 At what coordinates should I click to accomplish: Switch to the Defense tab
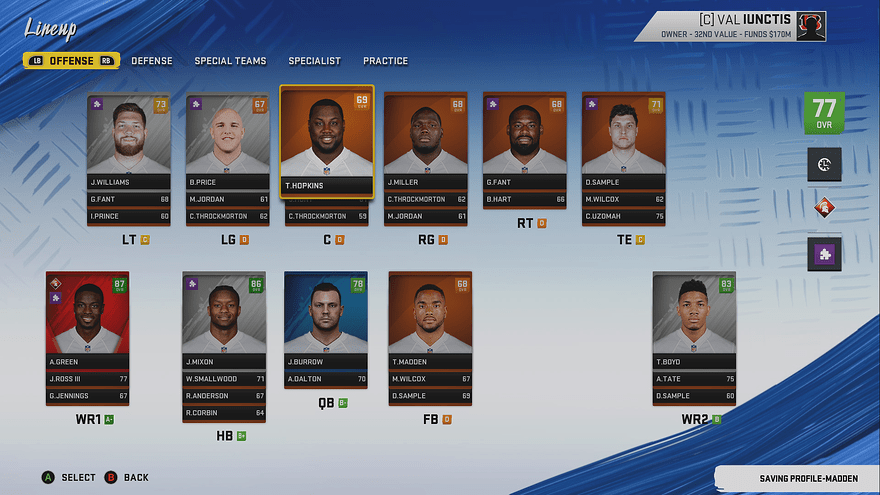click(x=152, y=61)
